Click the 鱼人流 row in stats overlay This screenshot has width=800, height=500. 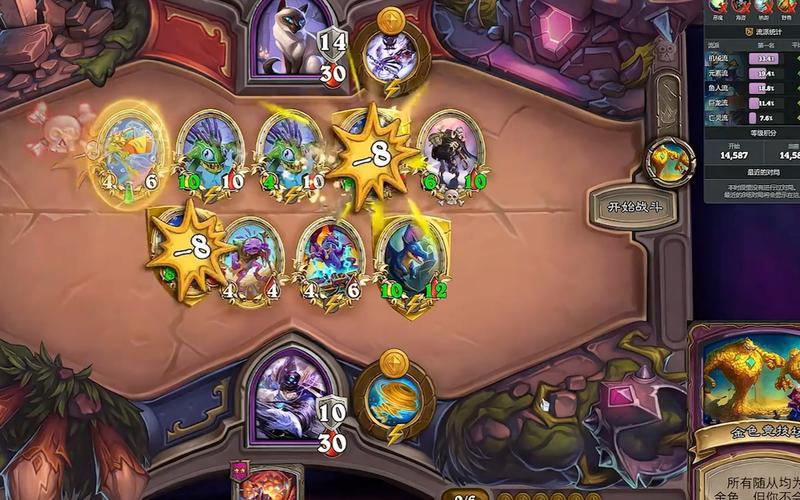tap(748, 87)
